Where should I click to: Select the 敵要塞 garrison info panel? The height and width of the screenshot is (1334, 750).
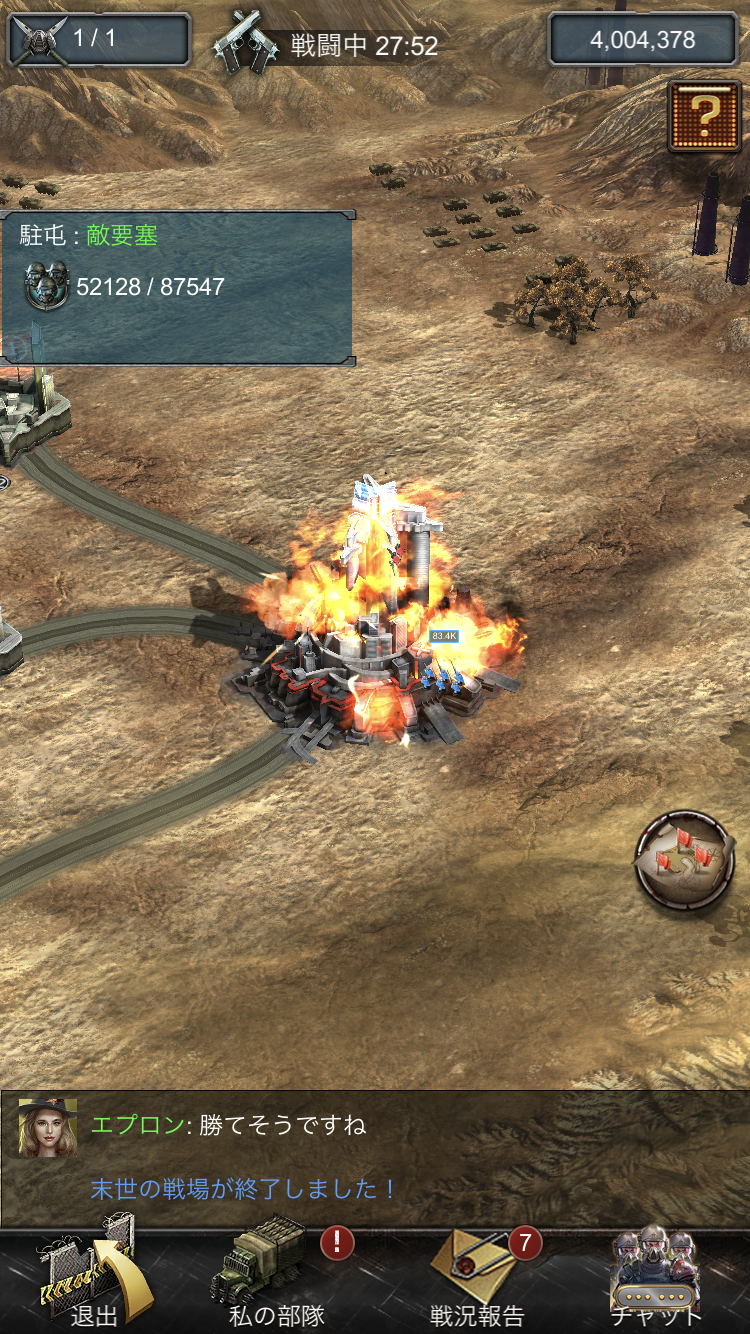pyautogui.click(x=176, y=287)
